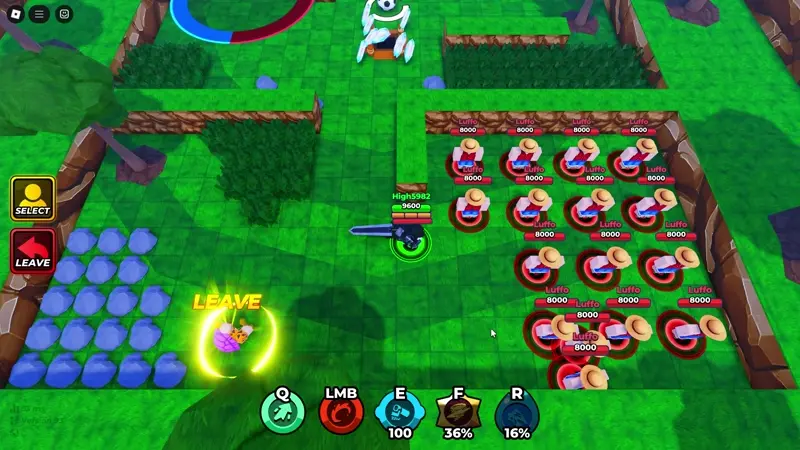Viewport: 800px width, 450px height.
Task: Select the gold ability at 36%
Action: (457, 412)
